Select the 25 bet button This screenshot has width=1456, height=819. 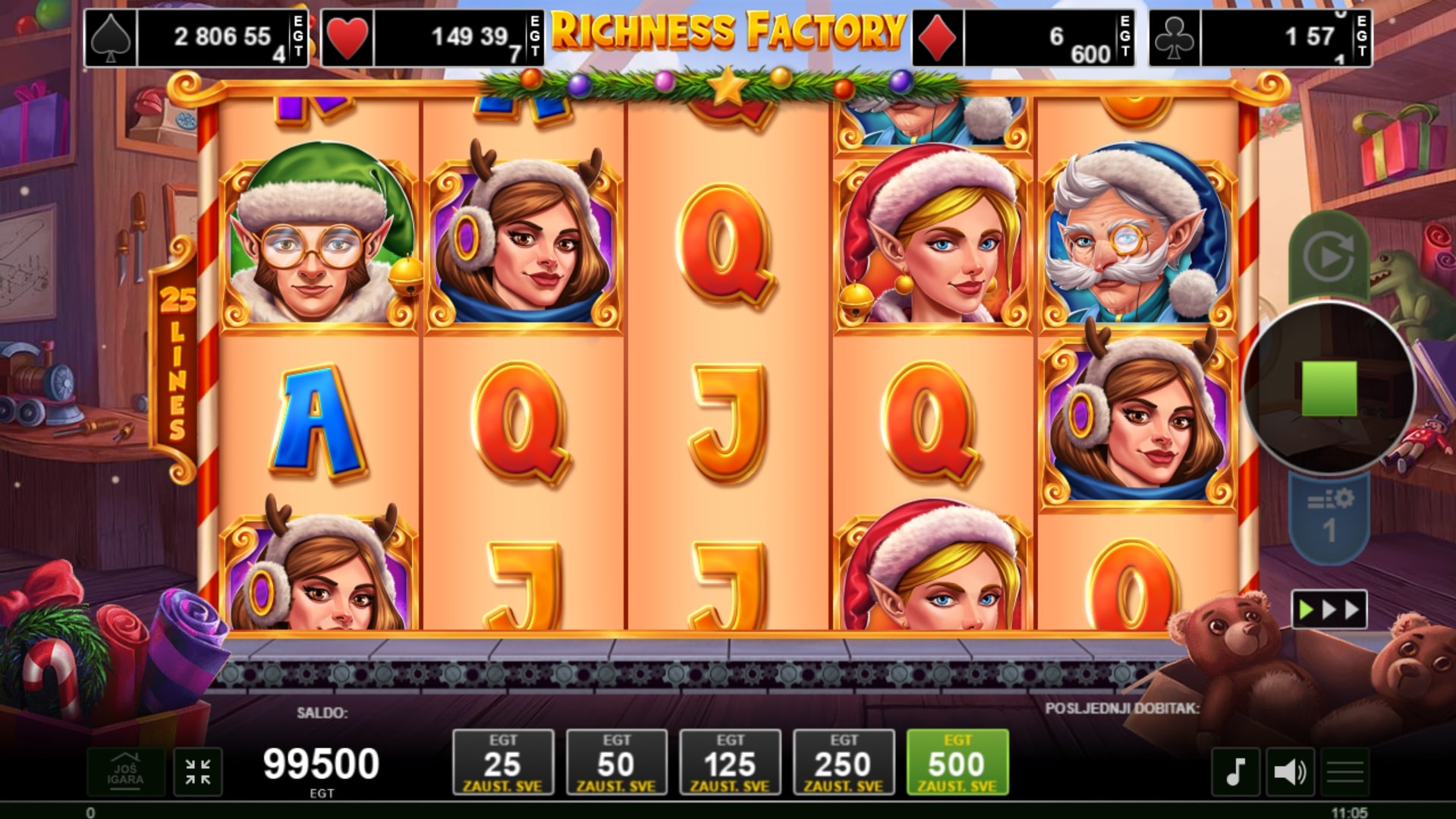tap(503, 762)
